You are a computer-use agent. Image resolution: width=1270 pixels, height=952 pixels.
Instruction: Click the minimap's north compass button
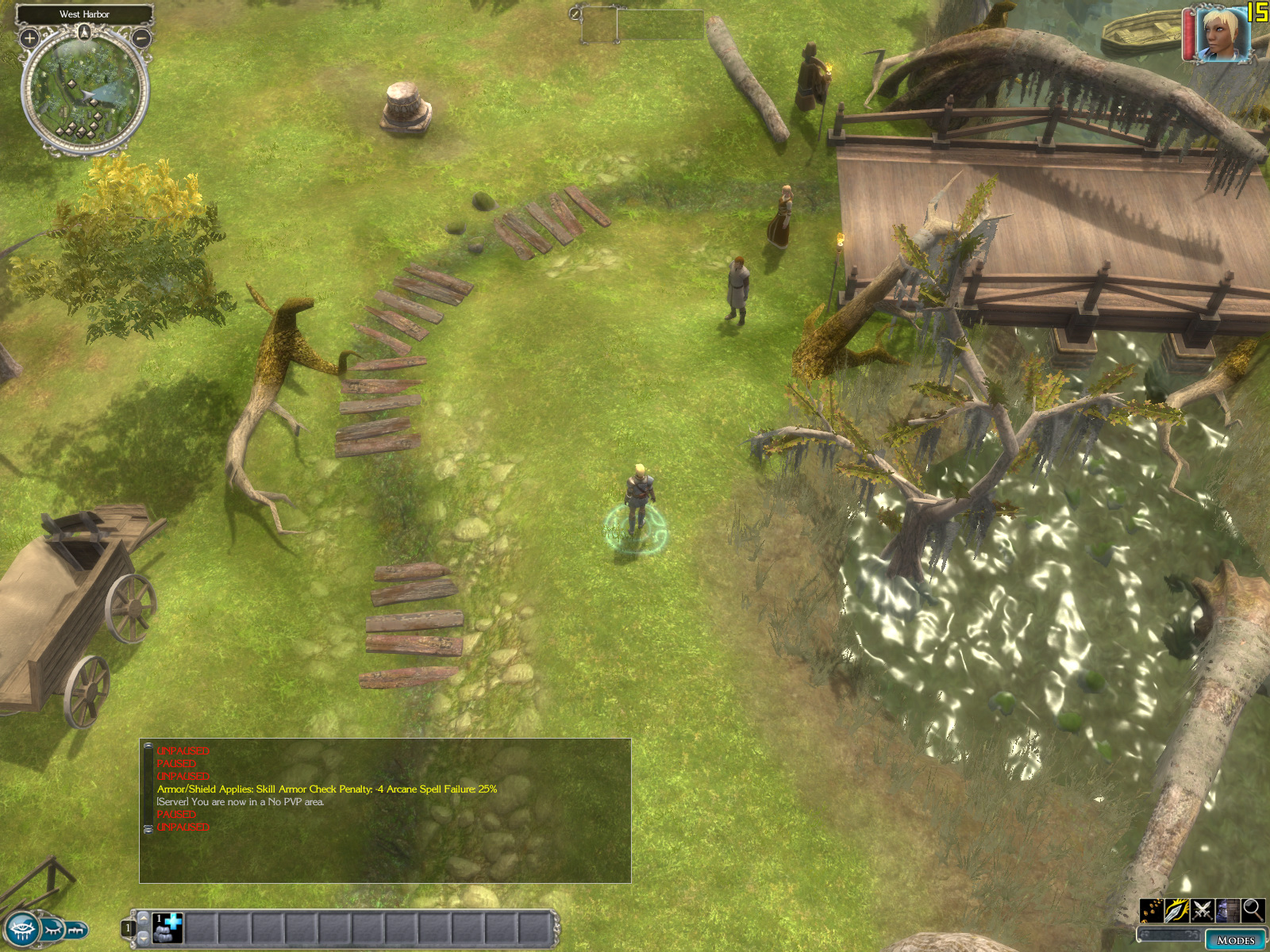pyautogui.click(x=85, y=33)
